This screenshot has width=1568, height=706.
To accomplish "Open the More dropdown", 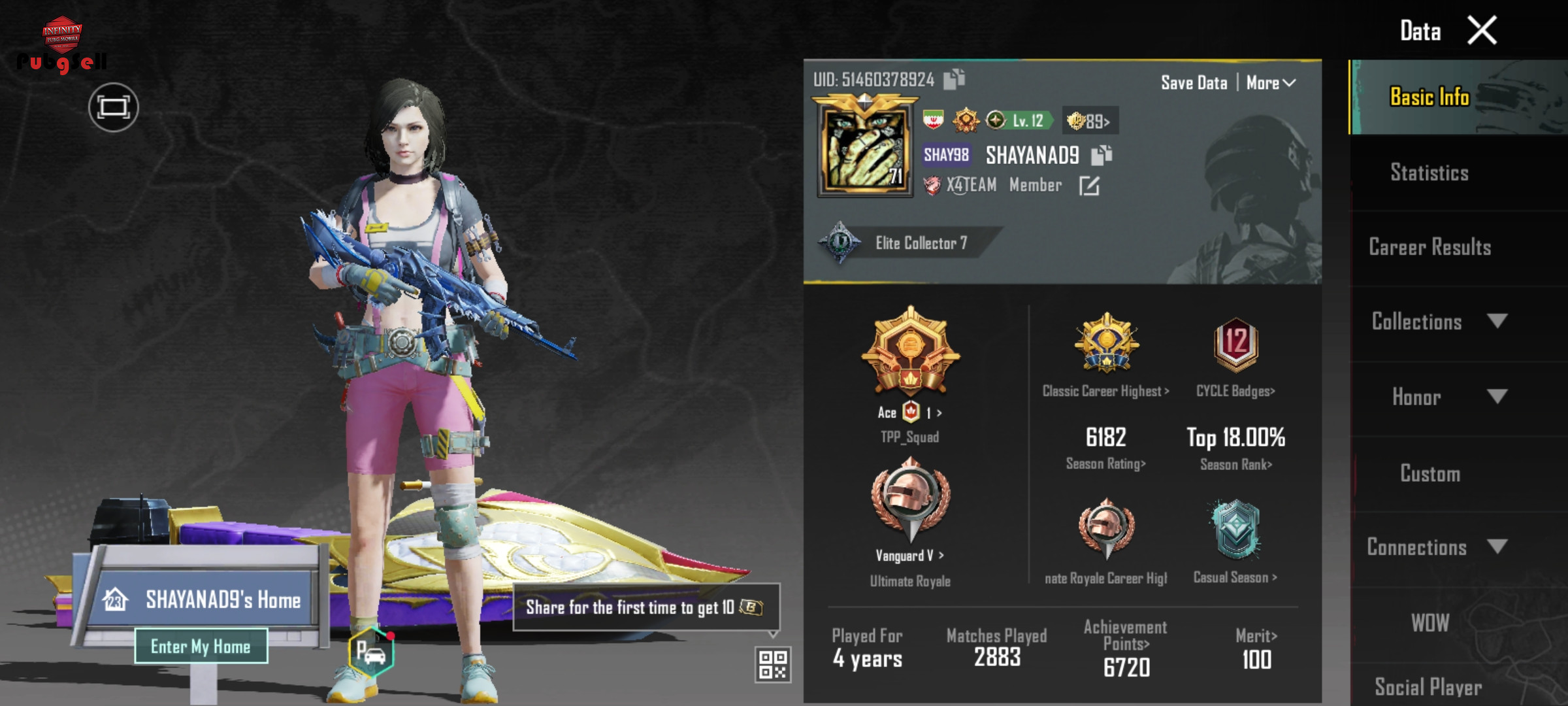I will tap(1270, 83).
